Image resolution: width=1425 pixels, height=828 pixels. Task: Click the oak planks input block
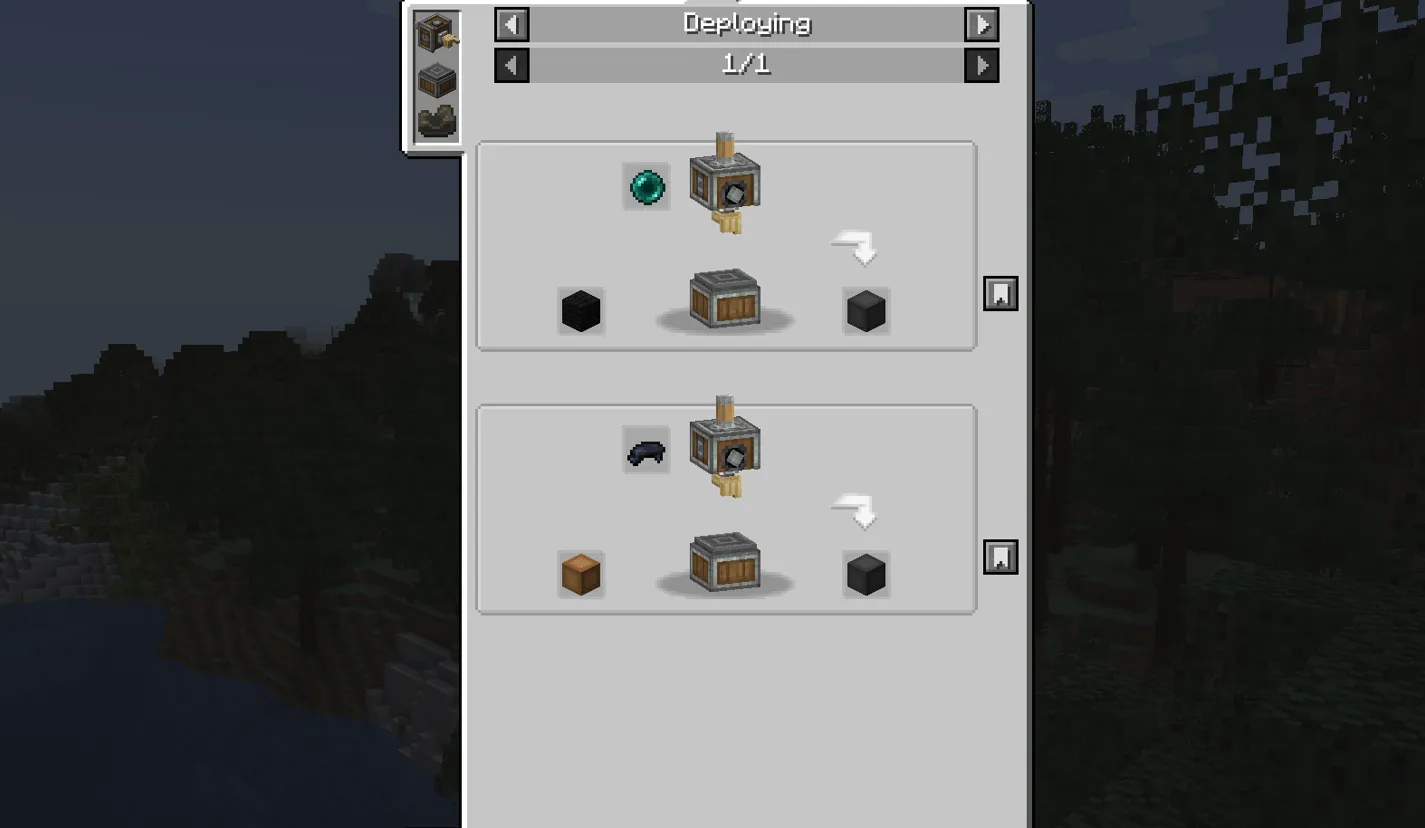tap(580, 573)
